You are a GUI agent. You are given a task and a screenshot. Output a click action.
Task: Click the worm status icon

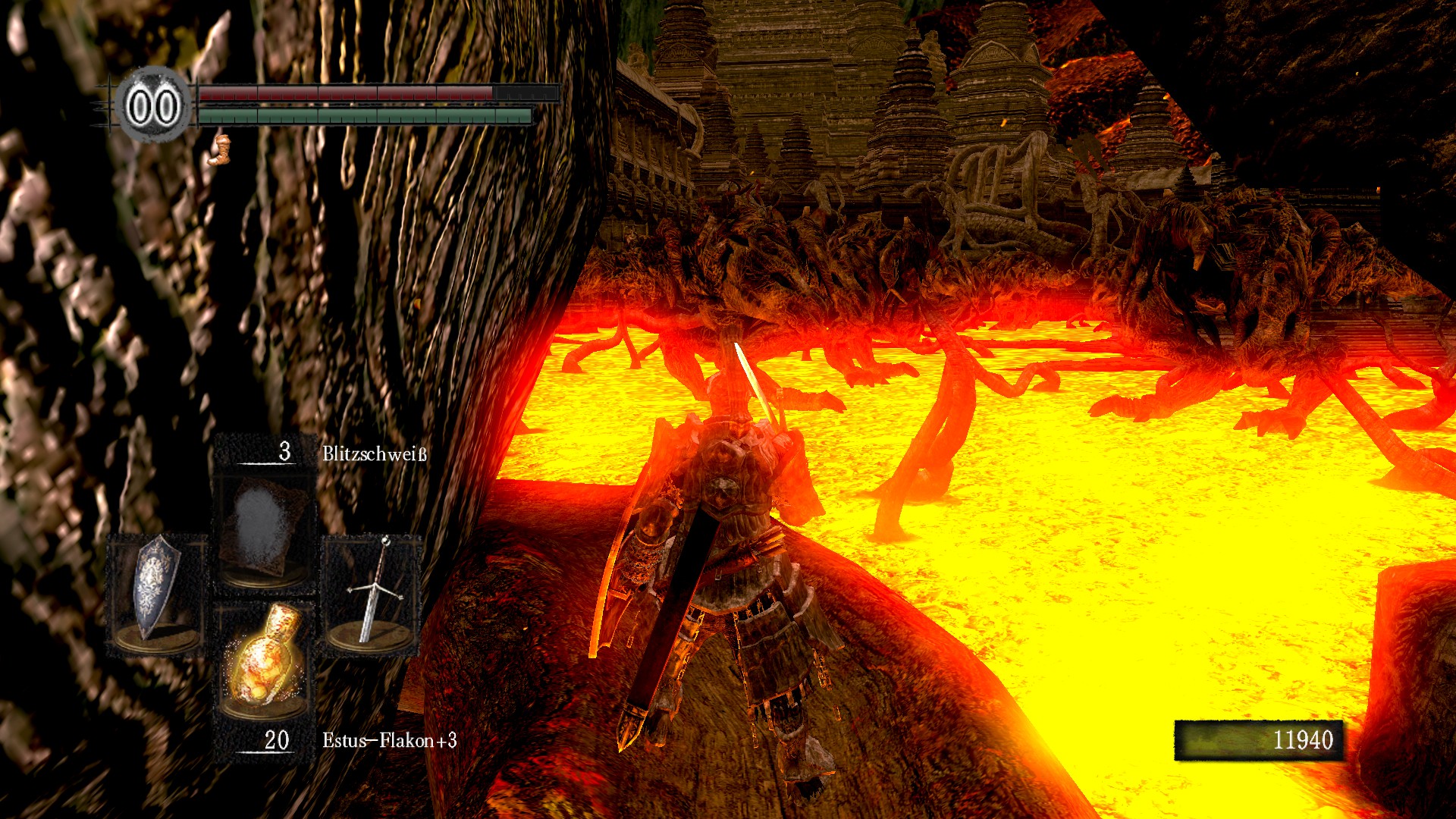[220, 149]
